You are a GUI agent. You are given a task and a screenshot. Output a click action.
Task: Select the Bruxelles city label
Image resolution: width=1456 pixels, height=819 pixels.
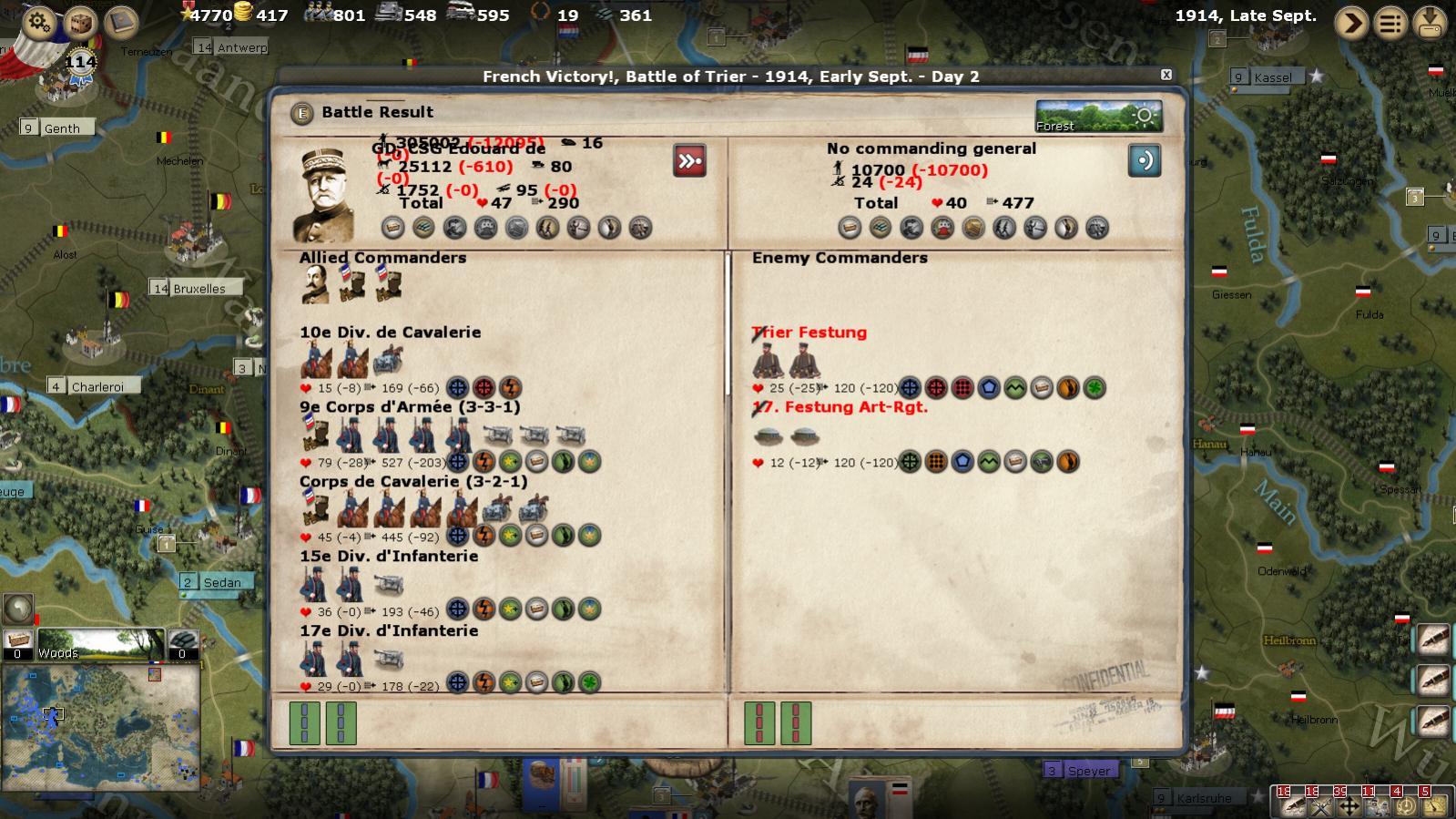(x=198, y=289)
